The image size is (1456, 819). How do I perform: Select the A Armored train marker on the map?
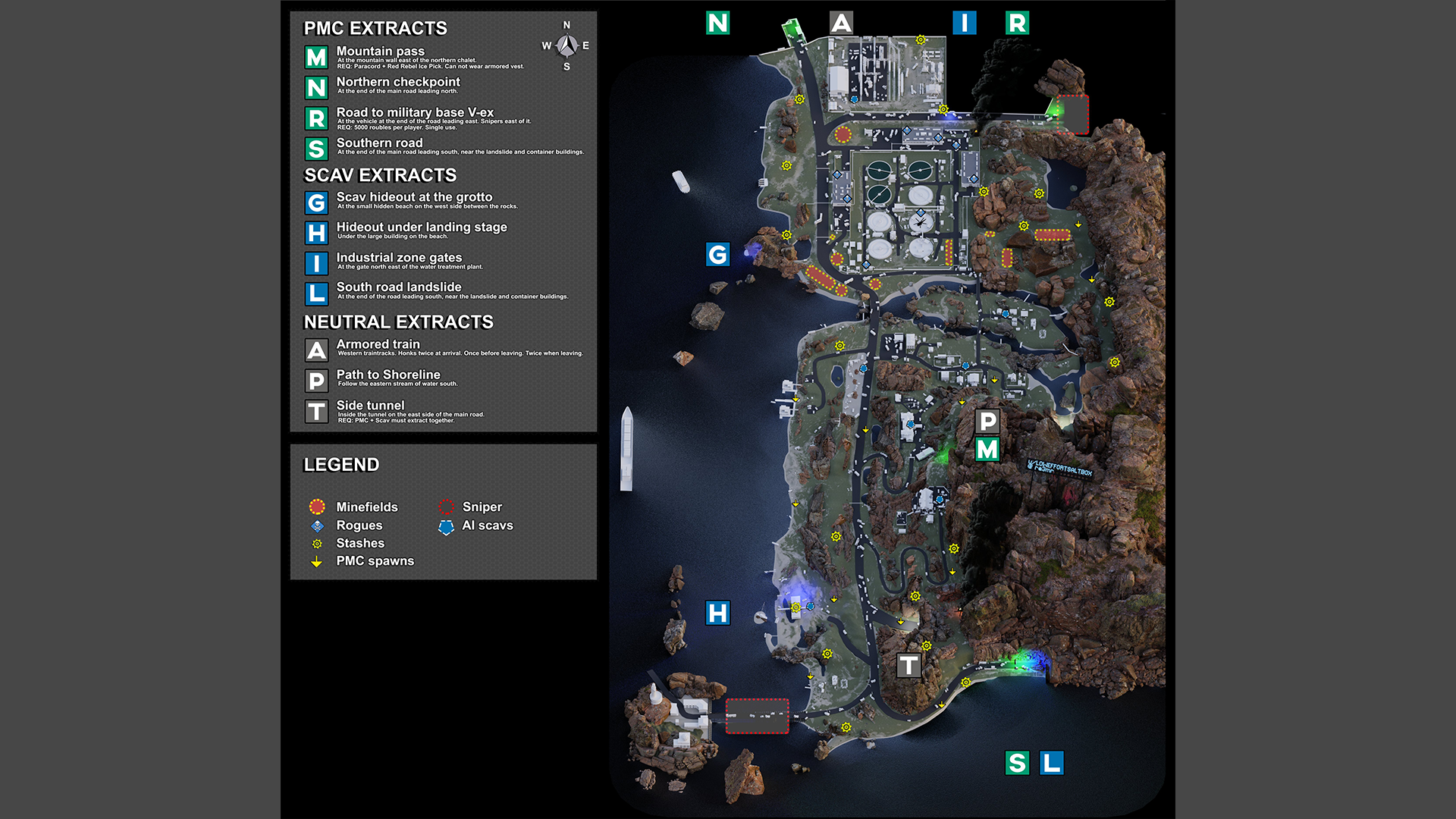tap(841, 23)
